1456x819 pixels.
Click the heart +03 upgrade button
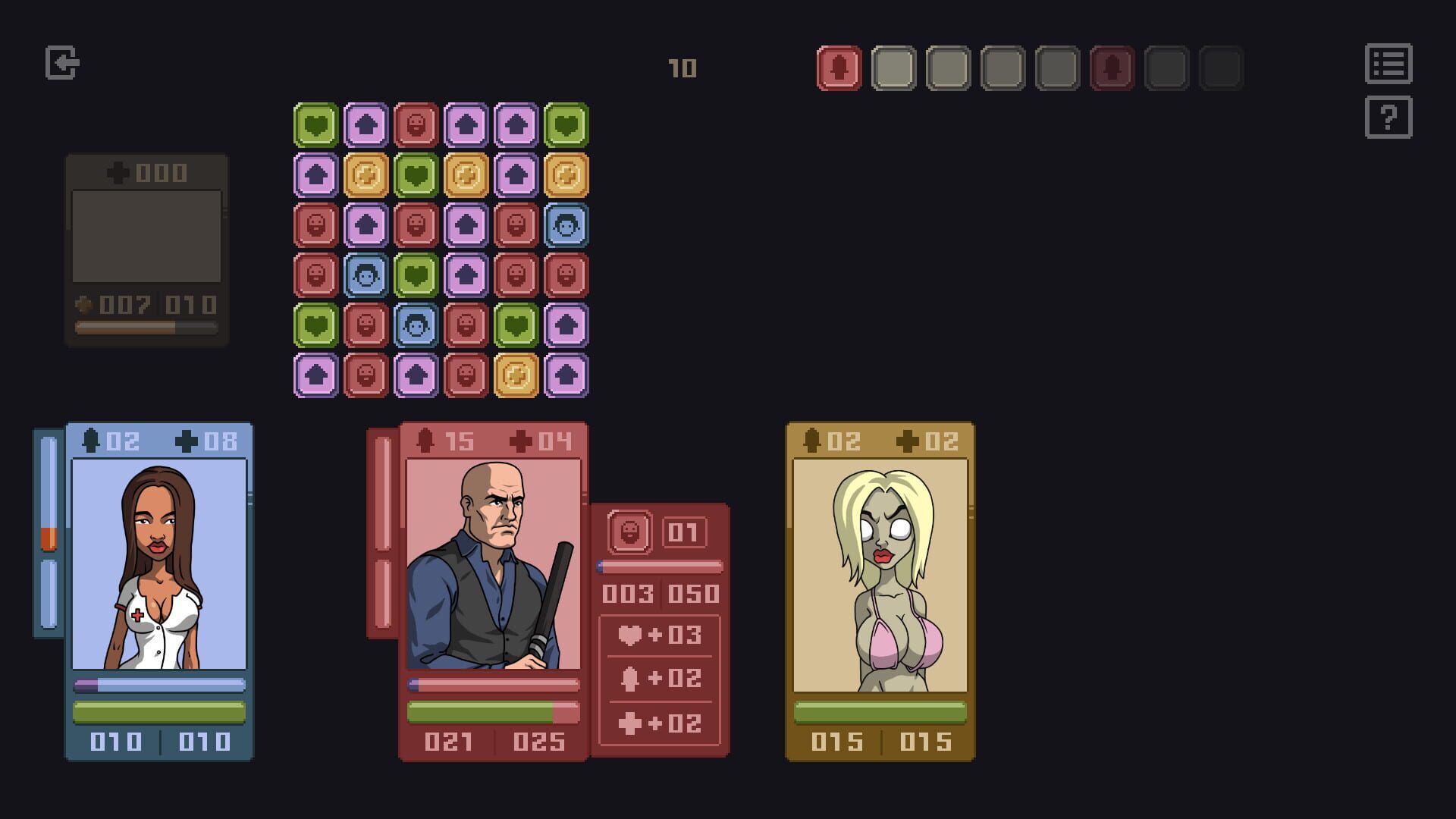coord(658,635)
